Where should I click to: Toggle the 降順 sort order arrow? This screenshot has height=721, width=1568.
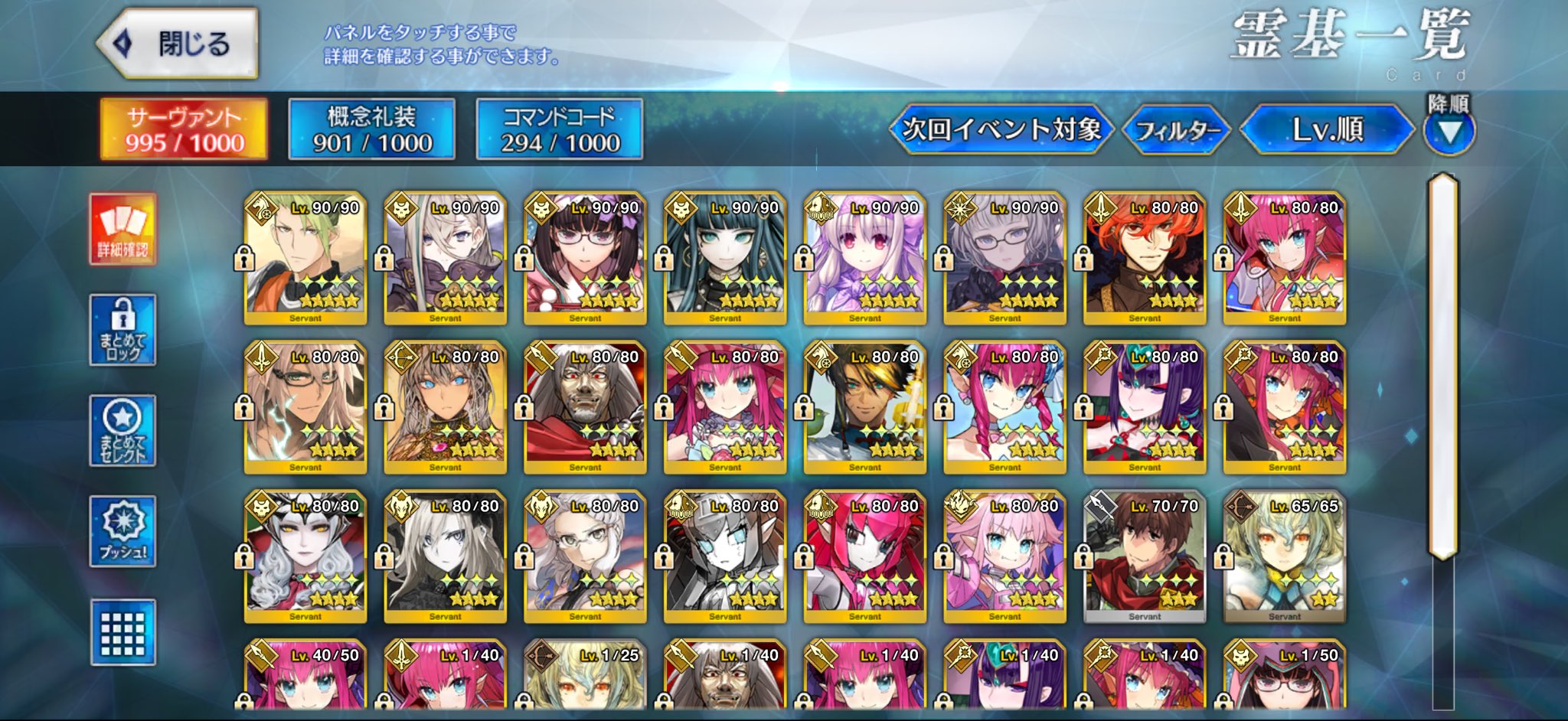pyautogui.click(x=1449, y=132)
